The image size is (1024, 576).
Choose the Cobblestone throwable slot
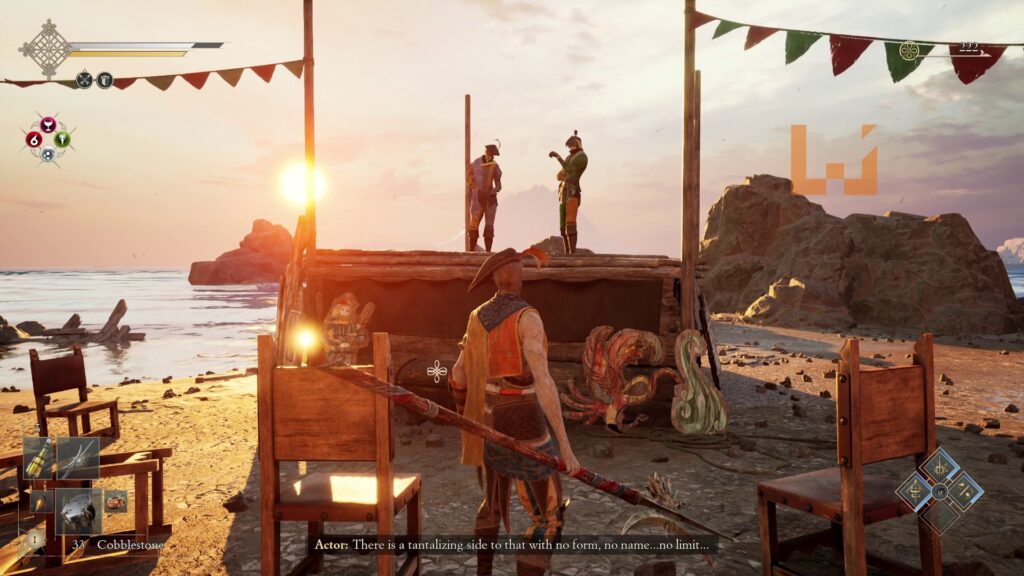point(78,509)
